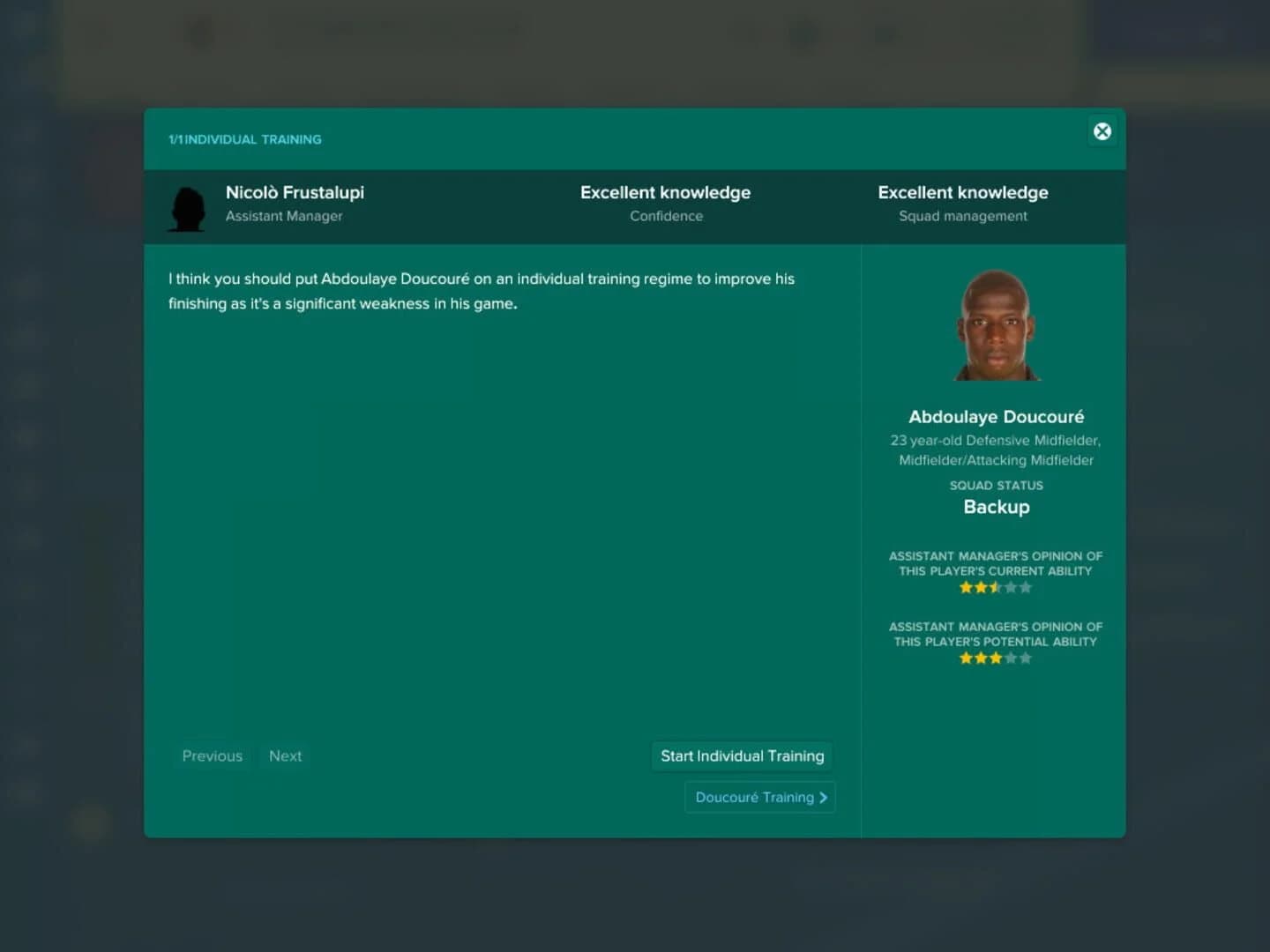
Task: Click the 1/1 Individual Training header
Action: coord(245,138)
